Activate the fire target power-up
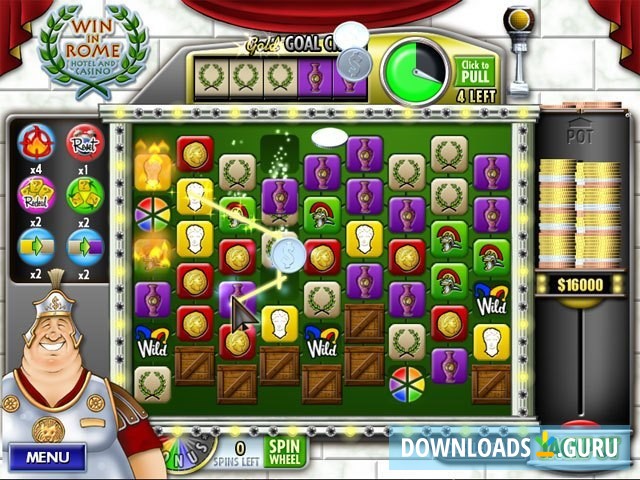 point(36,143)
